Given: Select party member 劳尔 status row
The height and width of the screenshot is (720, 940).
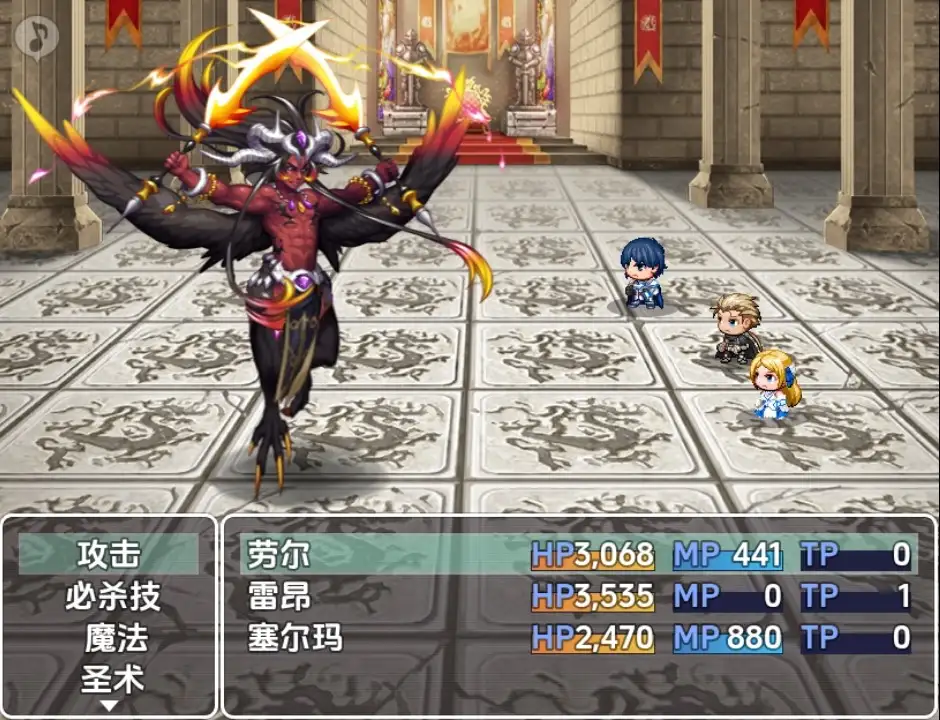Looking at the screenshot, I should pos(578,554).
